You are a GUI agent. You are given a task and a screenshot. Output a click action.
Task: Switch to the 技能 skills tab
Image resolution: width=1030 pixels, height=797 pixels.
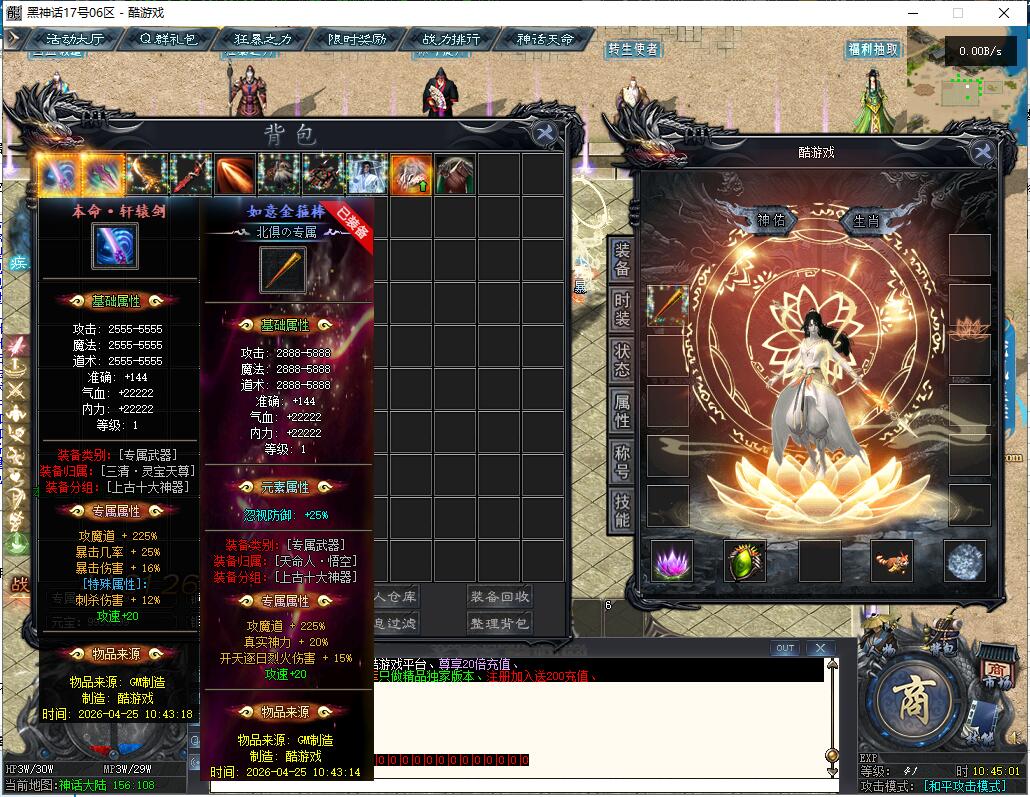coord(621,509)
